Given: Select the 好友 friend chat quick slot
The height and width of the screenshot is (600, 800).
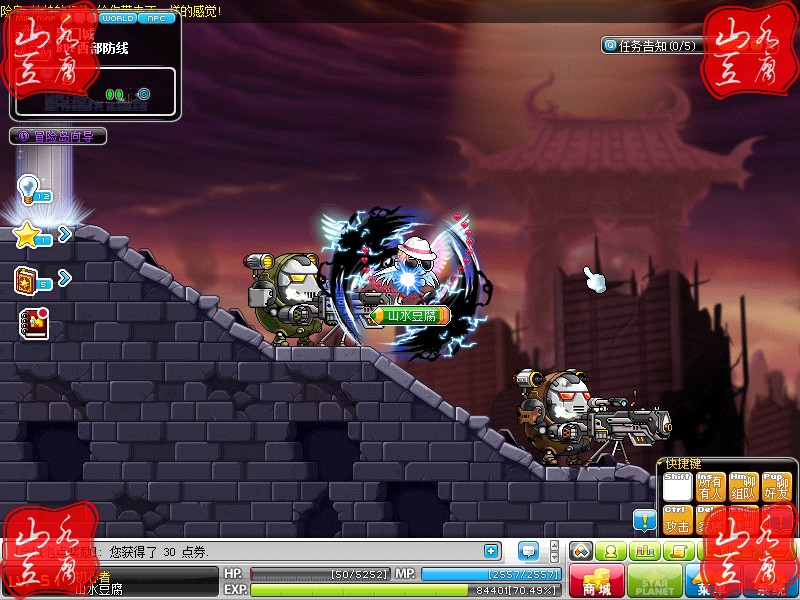Looking at the screenshot, I should (x=775, y=488).
